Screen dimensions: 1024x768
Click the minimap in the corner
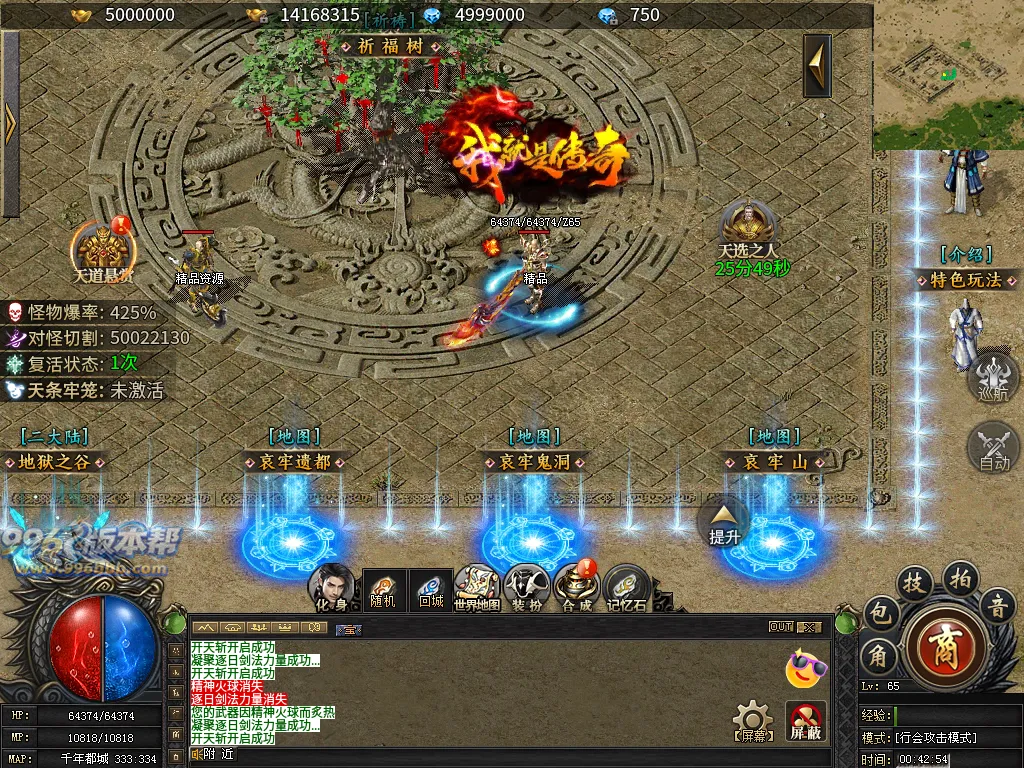pyautogui.click(x=948, y=75)
